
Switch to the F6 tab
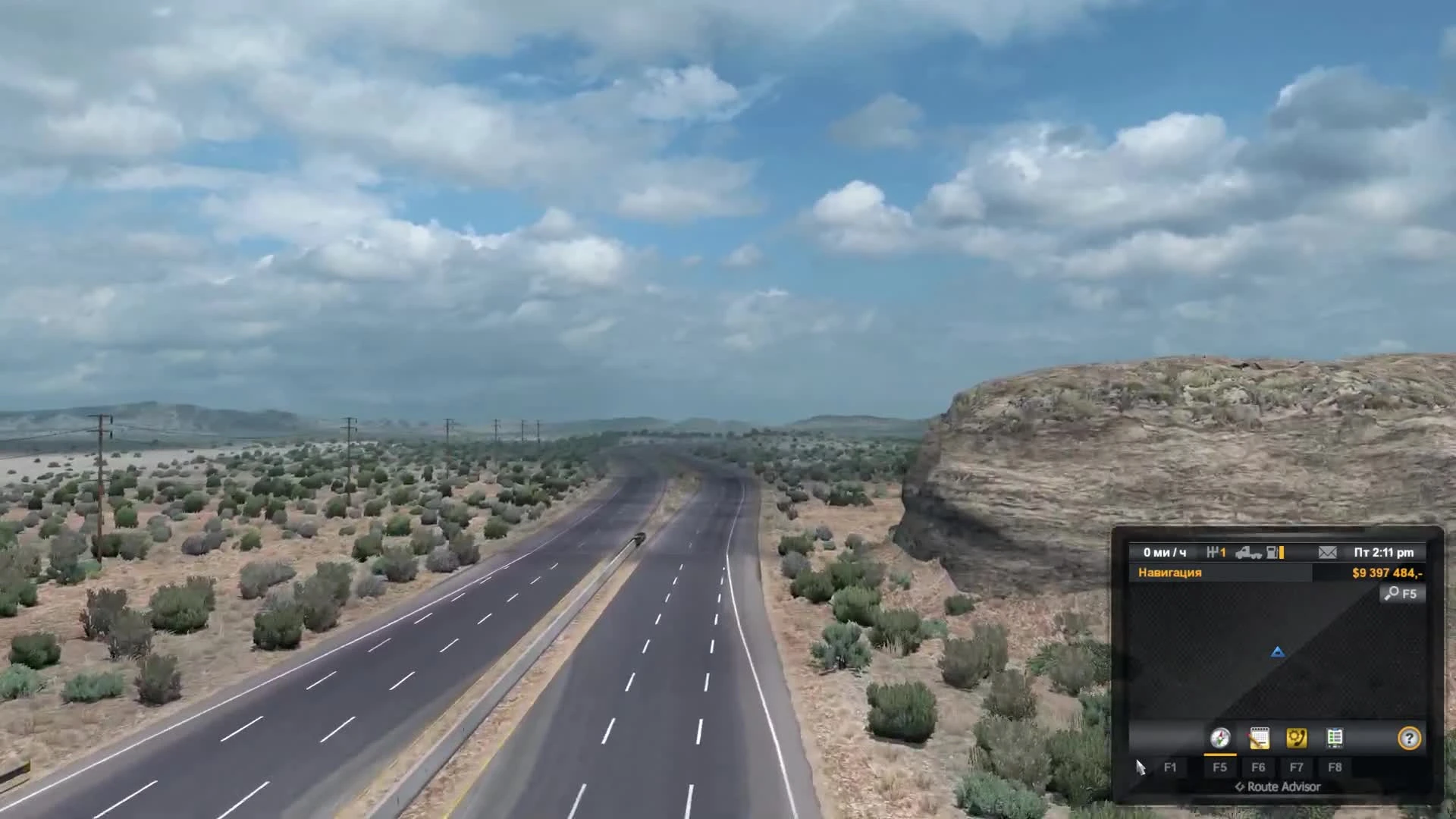pos(1260,767)
